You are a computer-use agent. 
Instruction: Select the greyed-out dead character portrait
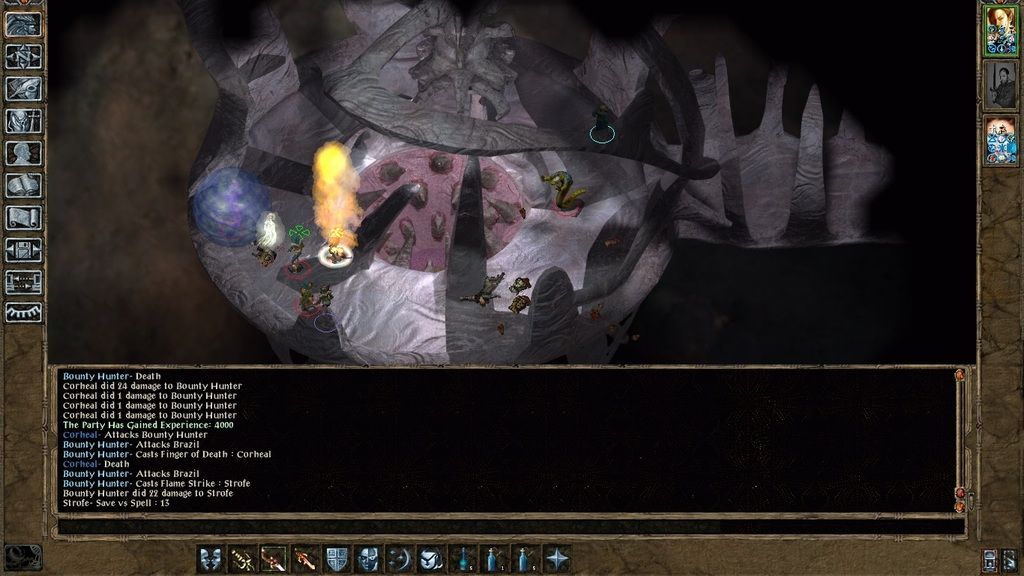coord(1000,85)
